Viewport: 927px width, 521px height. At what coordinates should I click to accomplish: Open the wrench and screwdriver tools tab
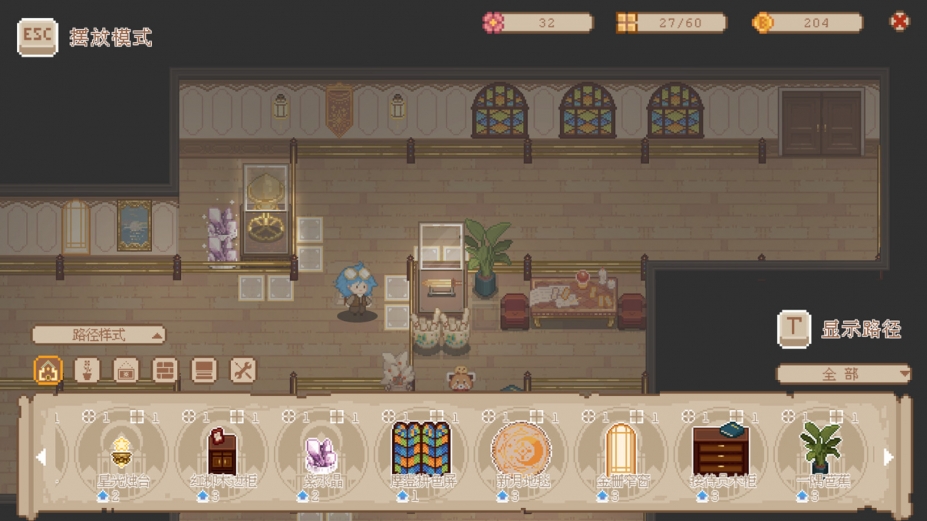pyautogui.click(x=243, y=371)
